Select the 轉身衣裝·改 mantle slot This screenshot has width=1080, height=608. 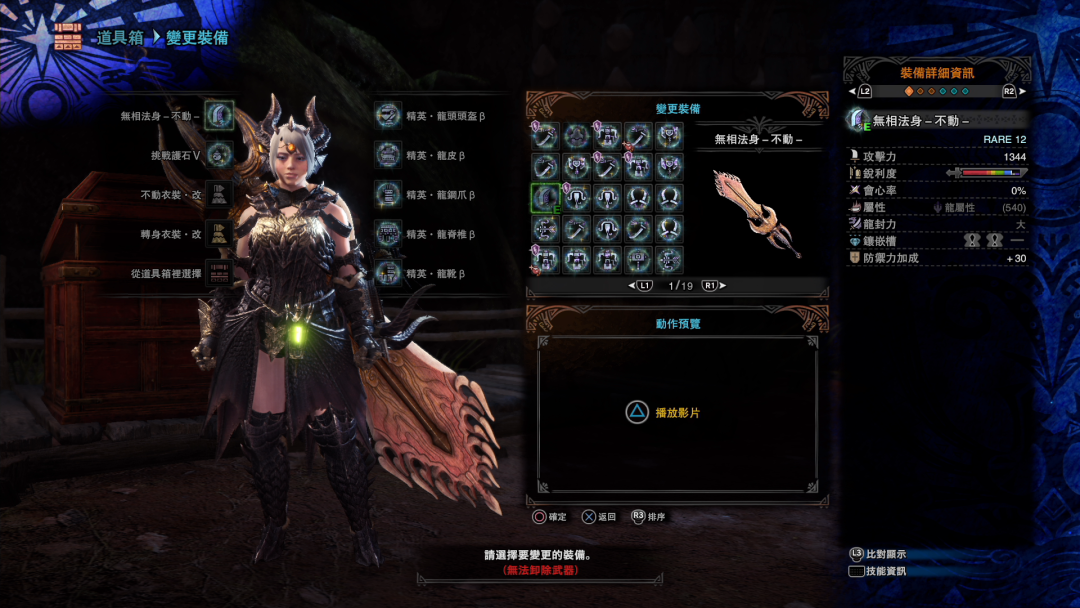coord(219,234)
